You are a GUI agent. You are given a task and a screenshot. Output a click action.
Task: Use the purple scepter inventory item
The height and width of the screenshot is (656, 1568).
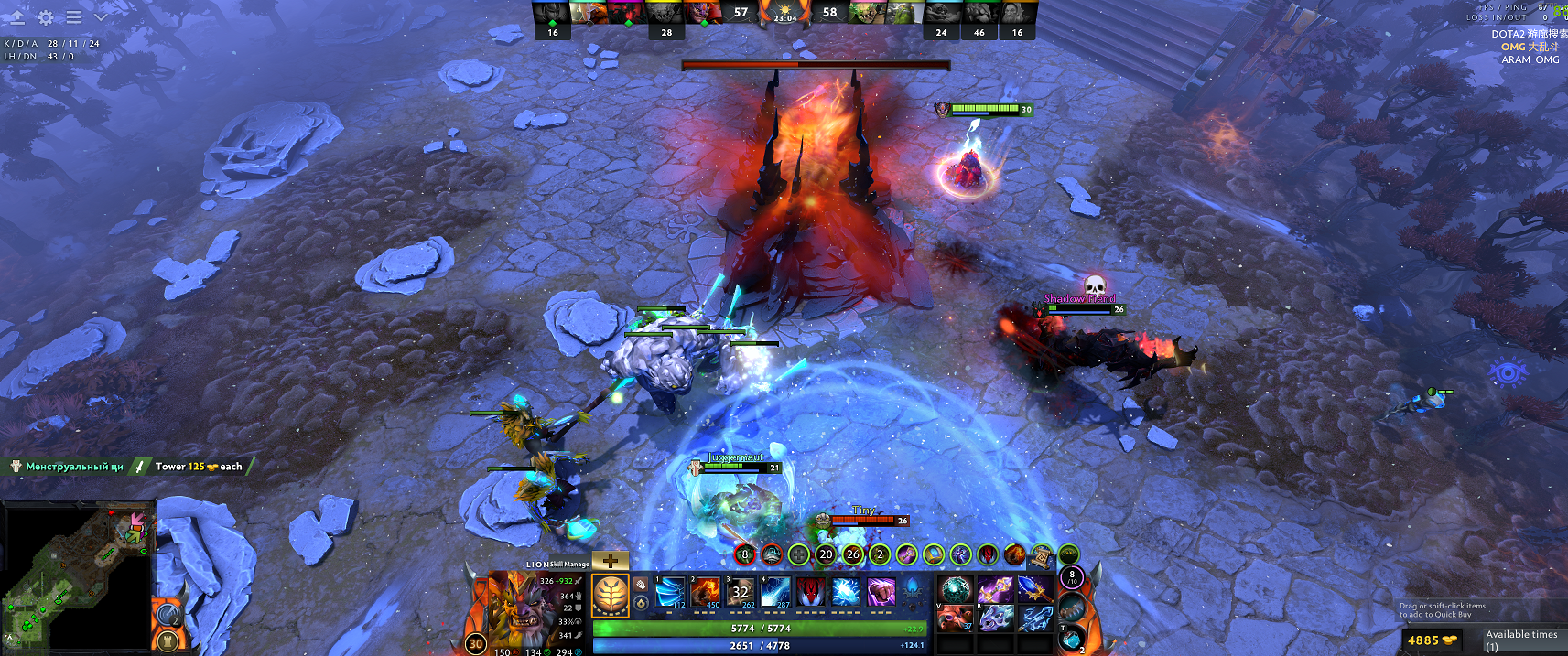click(x=995, y=590)
